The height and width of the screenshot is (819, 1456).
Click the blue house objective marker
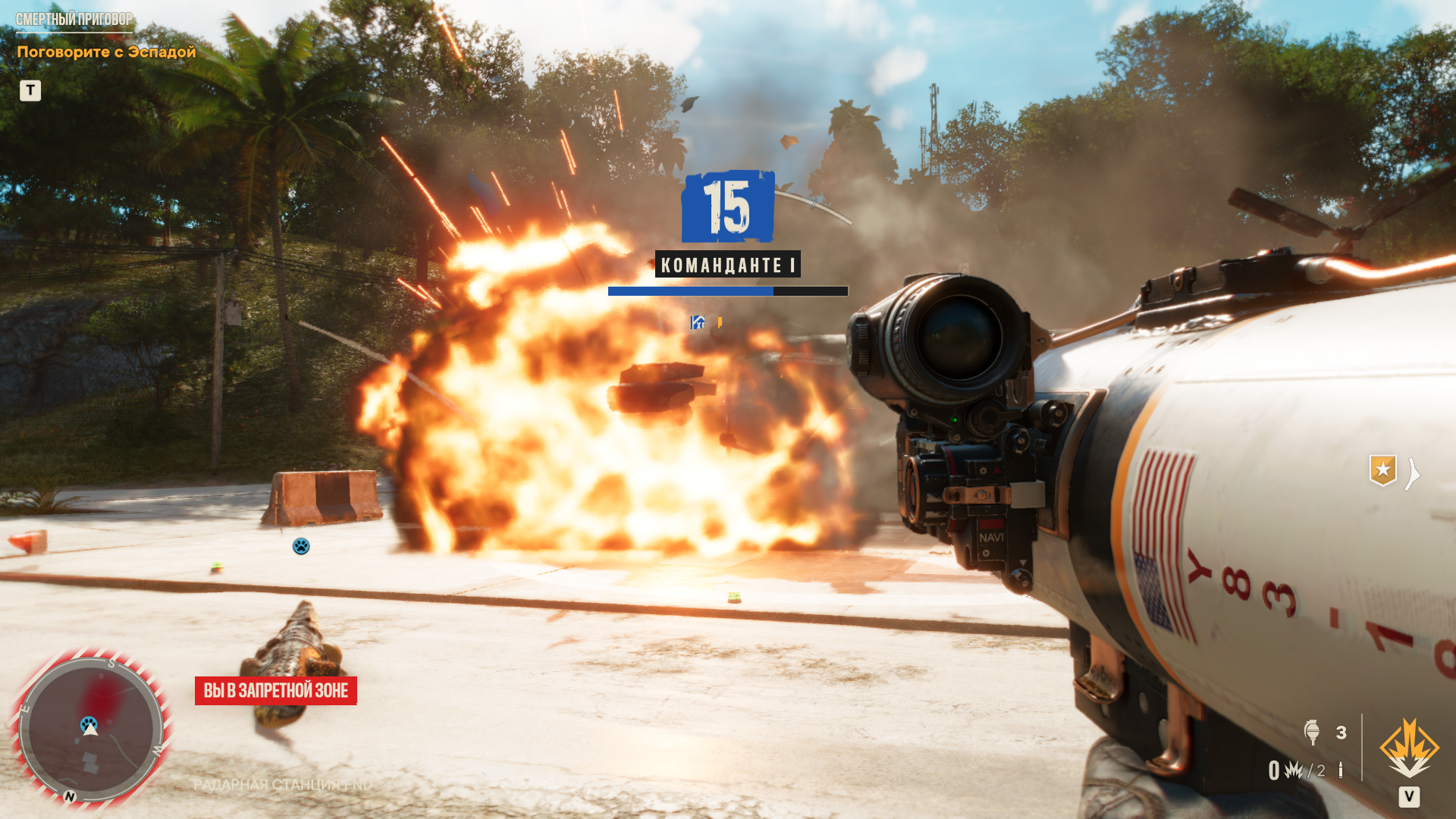pyautogui.click(x=698, y=322)
